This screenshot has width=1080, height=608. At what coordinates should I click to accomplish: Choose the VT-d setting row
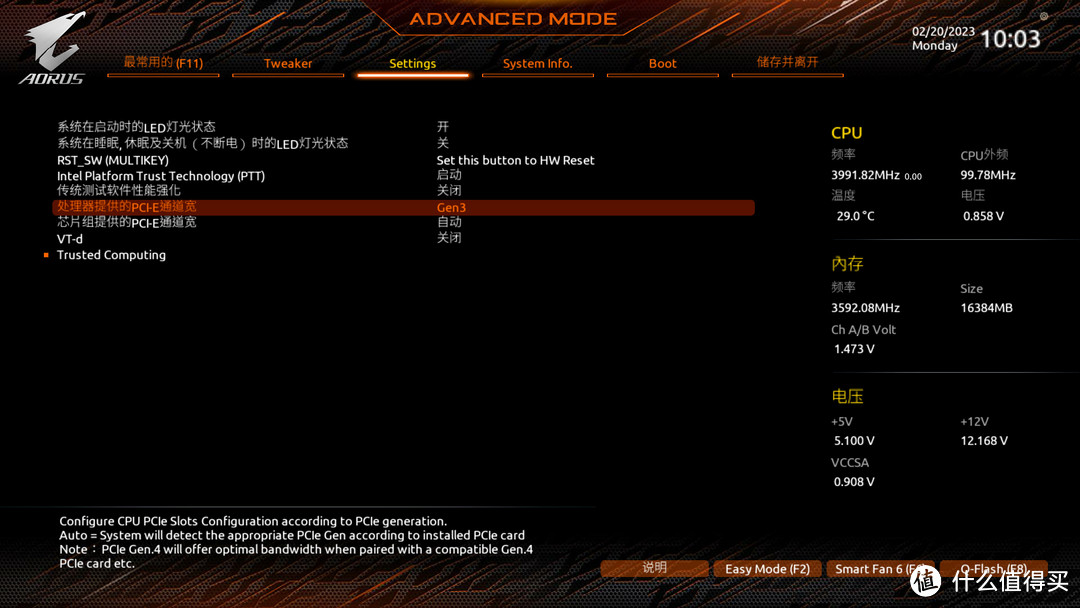coord(70,239)
